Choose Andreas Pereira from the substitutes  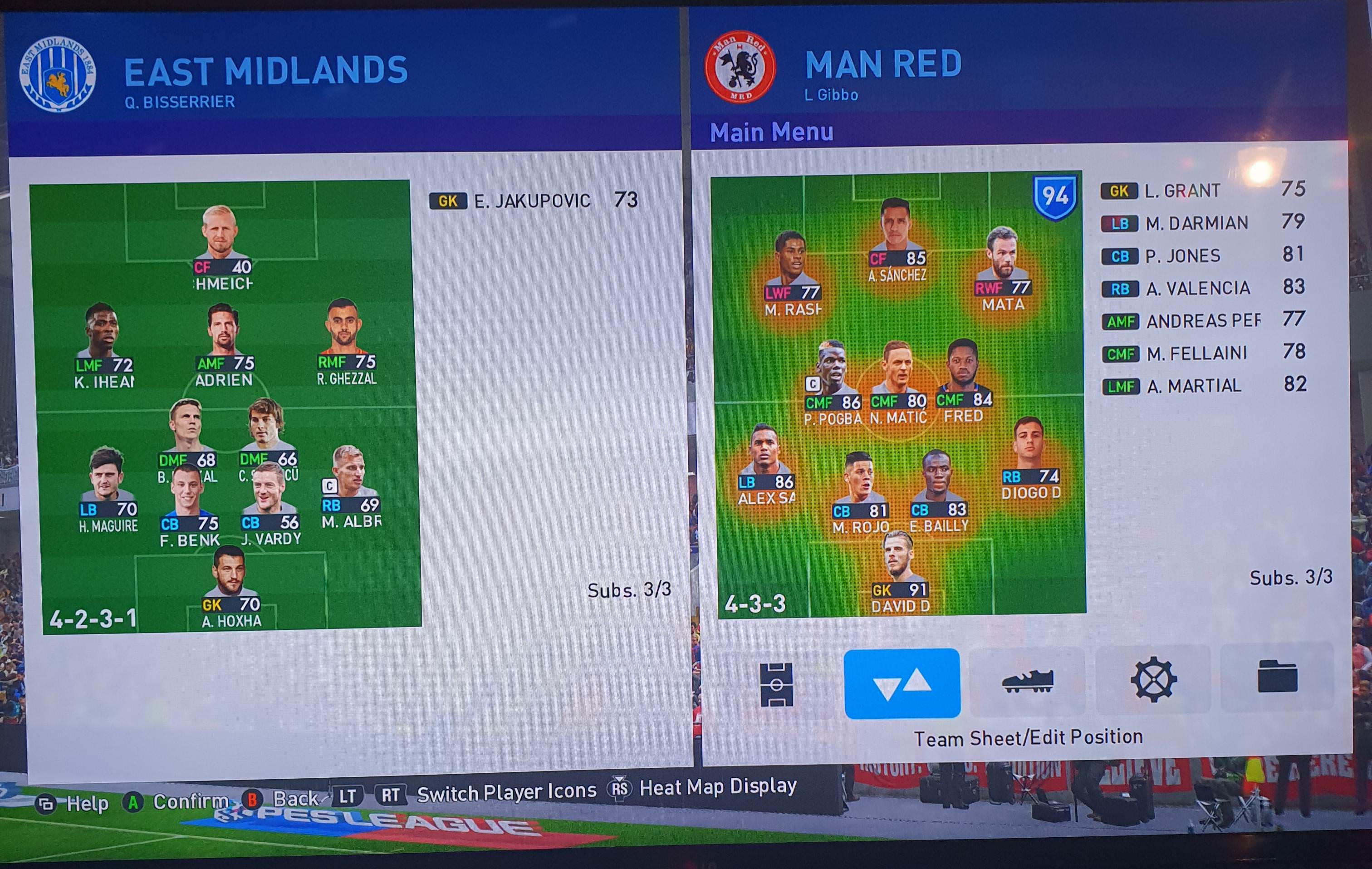pyautogui.click(x=1202, y=321)
